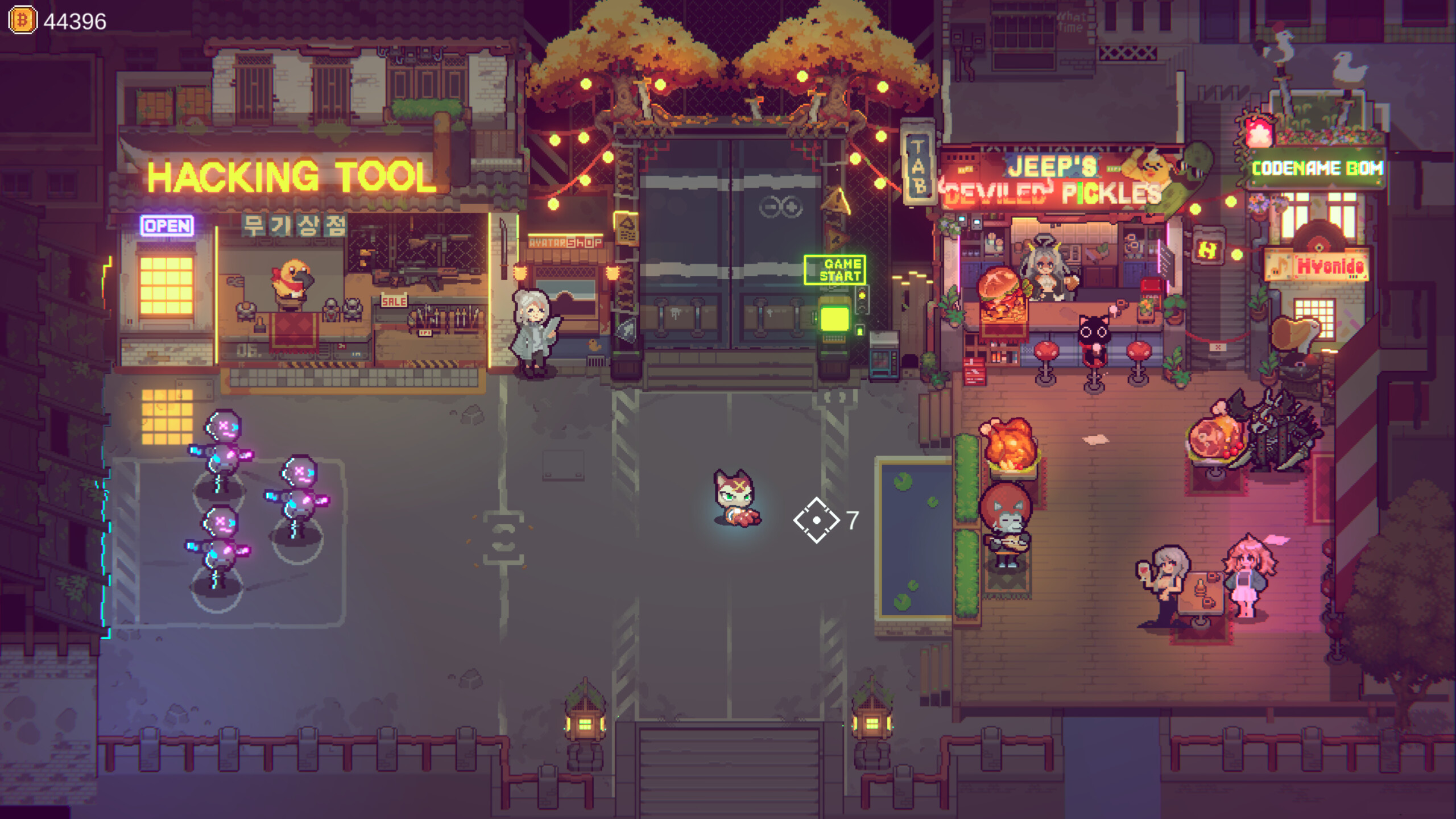Select the GAME START neon sign
Image resolution: width=1456 pixels, height=819 pixels.
(835, 270)
